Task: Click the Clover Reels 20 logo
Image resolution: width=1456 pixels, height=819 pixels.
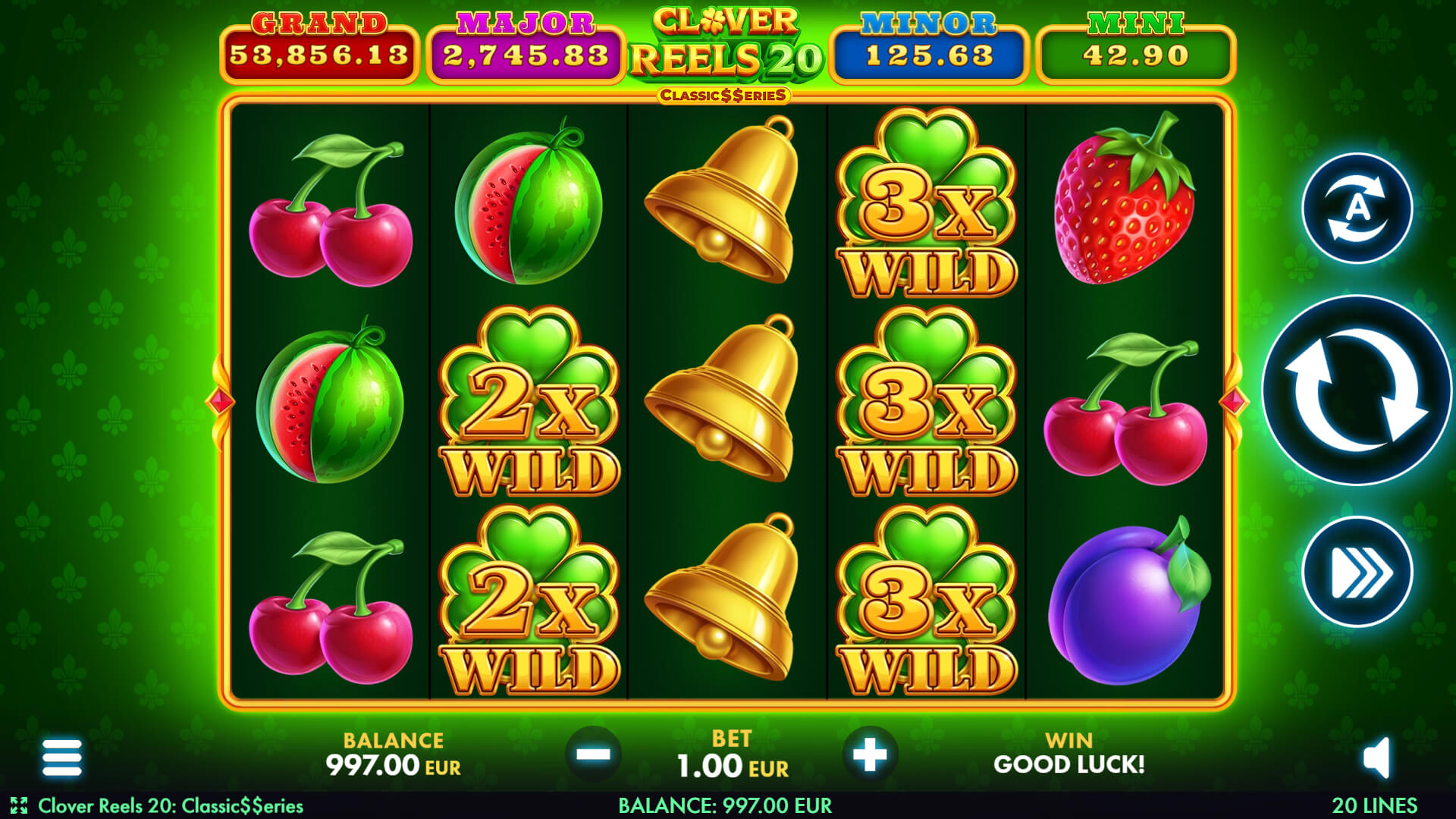Action: tap(728, 42)
